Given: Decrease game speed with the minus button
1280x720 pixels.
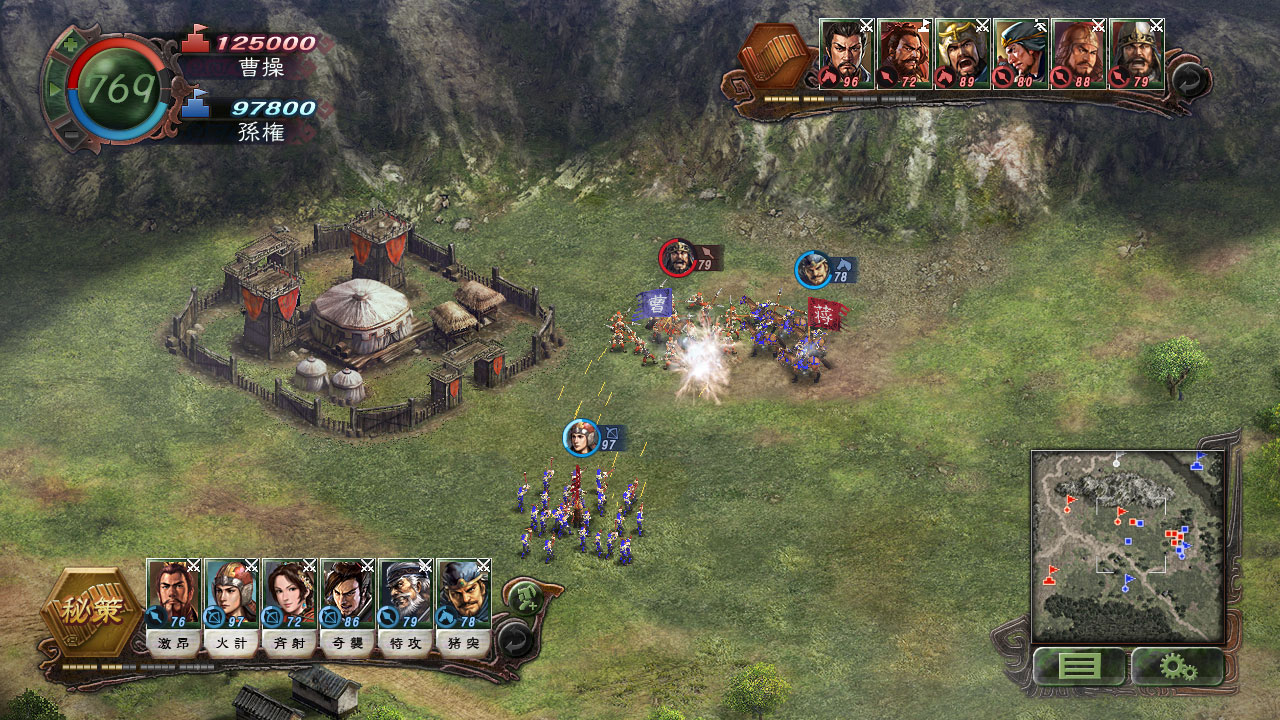Looking at the screenshot, I should tap(69, 135).
